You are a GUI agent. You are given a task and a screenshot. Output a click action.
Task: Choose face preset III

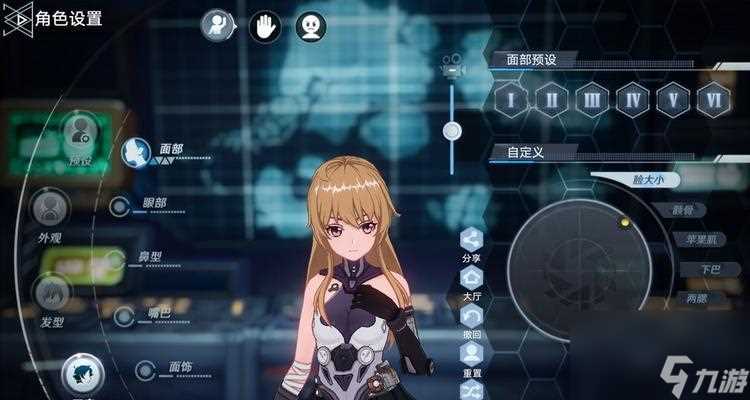pos(591,100)
